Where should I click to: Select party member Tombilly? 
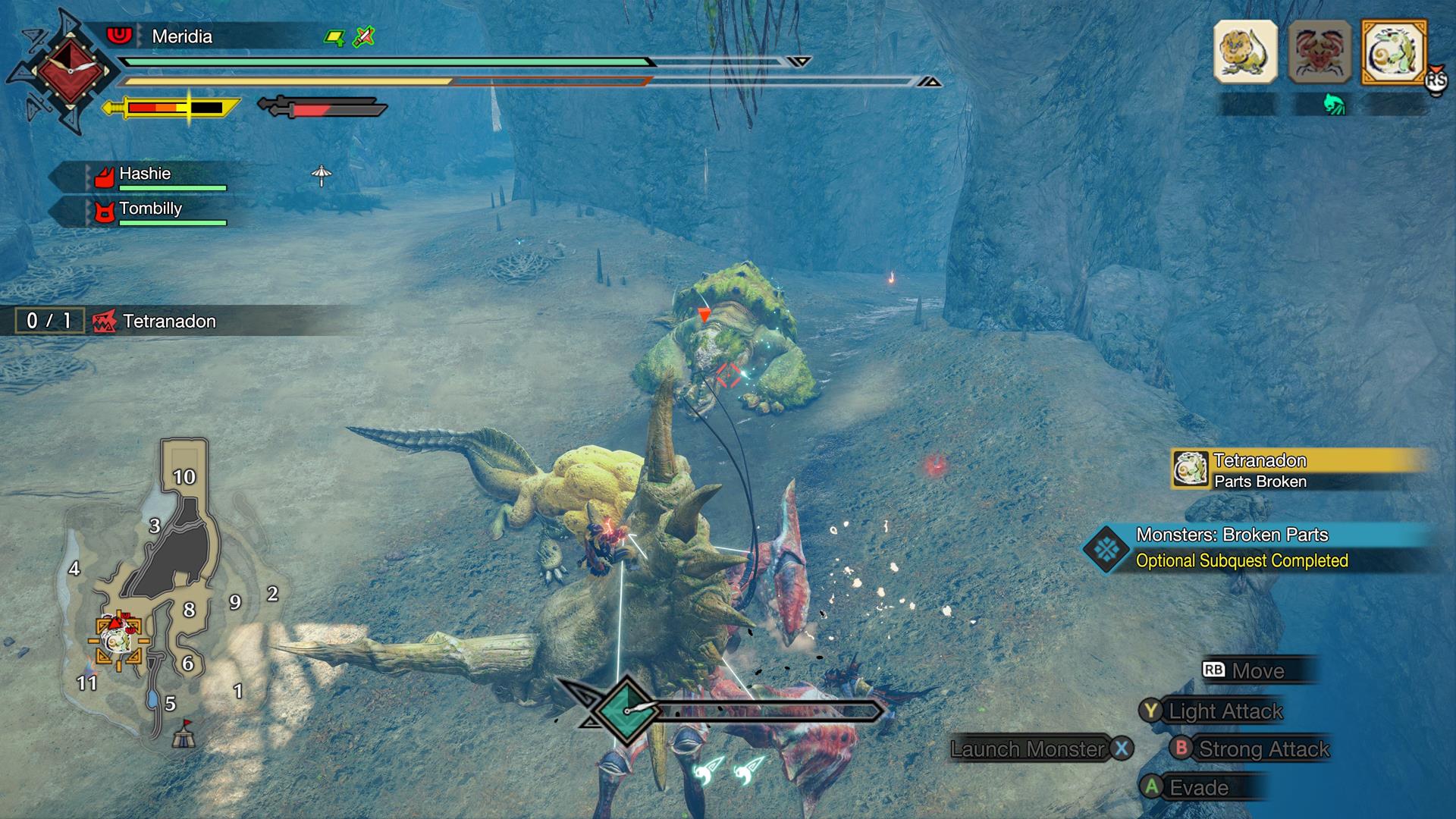[150, 209]
